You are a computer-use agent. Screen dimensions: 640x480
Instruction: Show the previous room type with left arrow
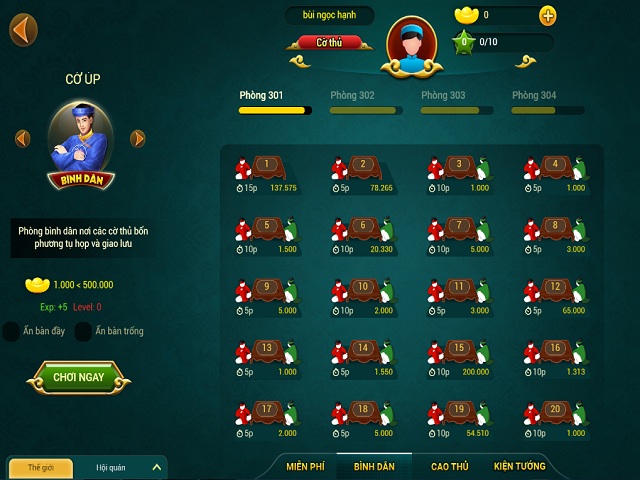[23, 139]
